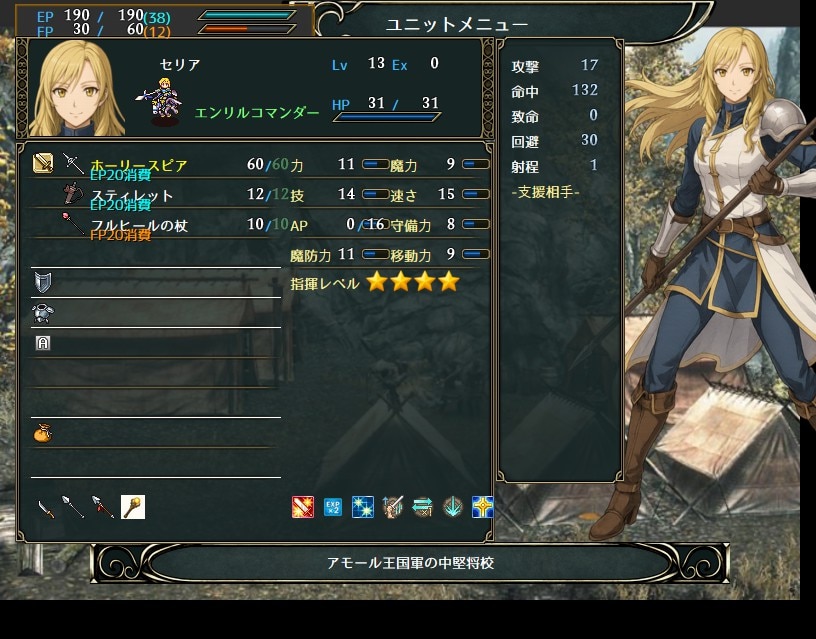Click the 指揮レベル star rating
816x639 pixels.
(412, 282)
